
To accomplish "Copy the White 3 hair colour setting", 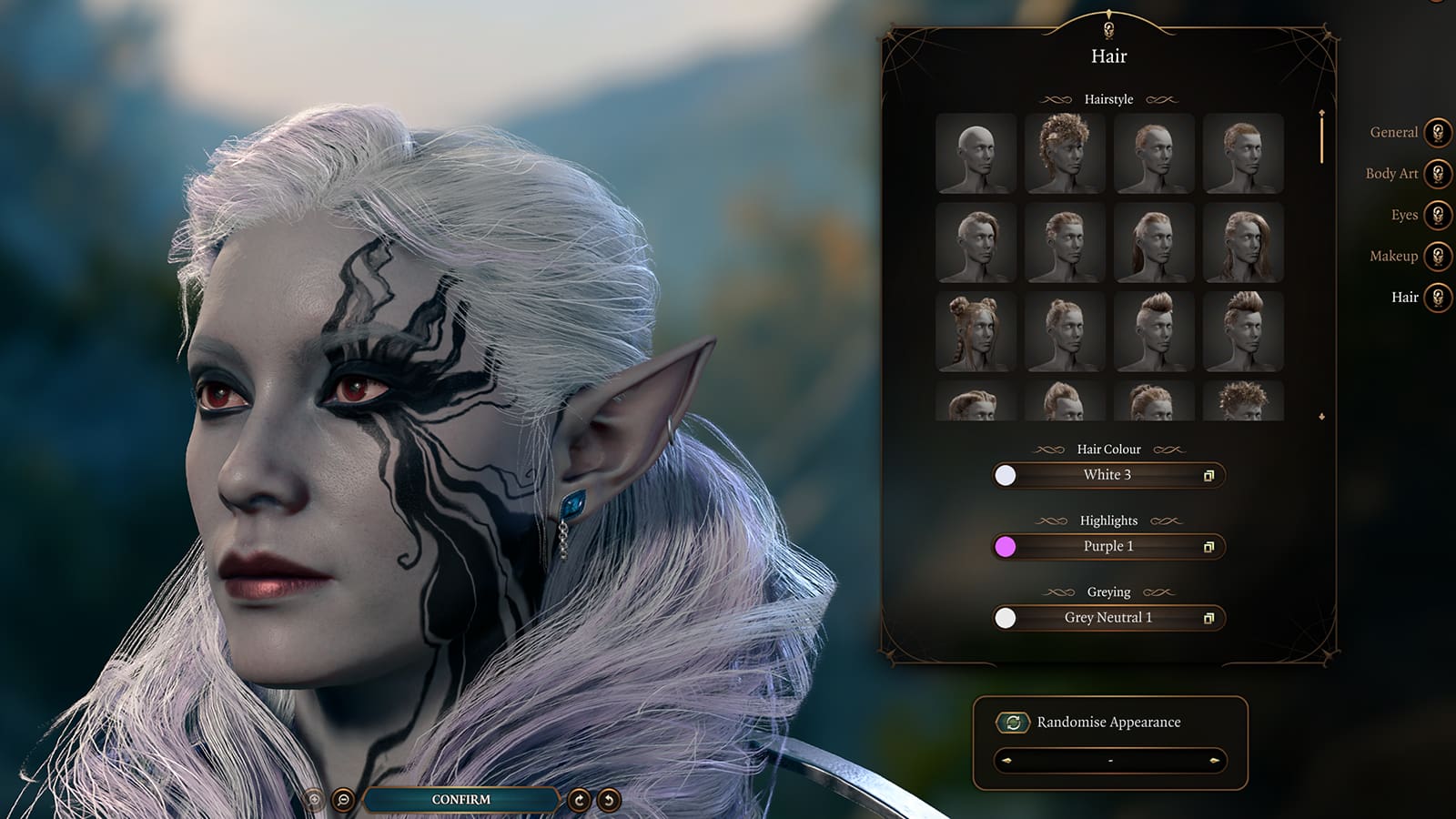I will click(1210, 474).
